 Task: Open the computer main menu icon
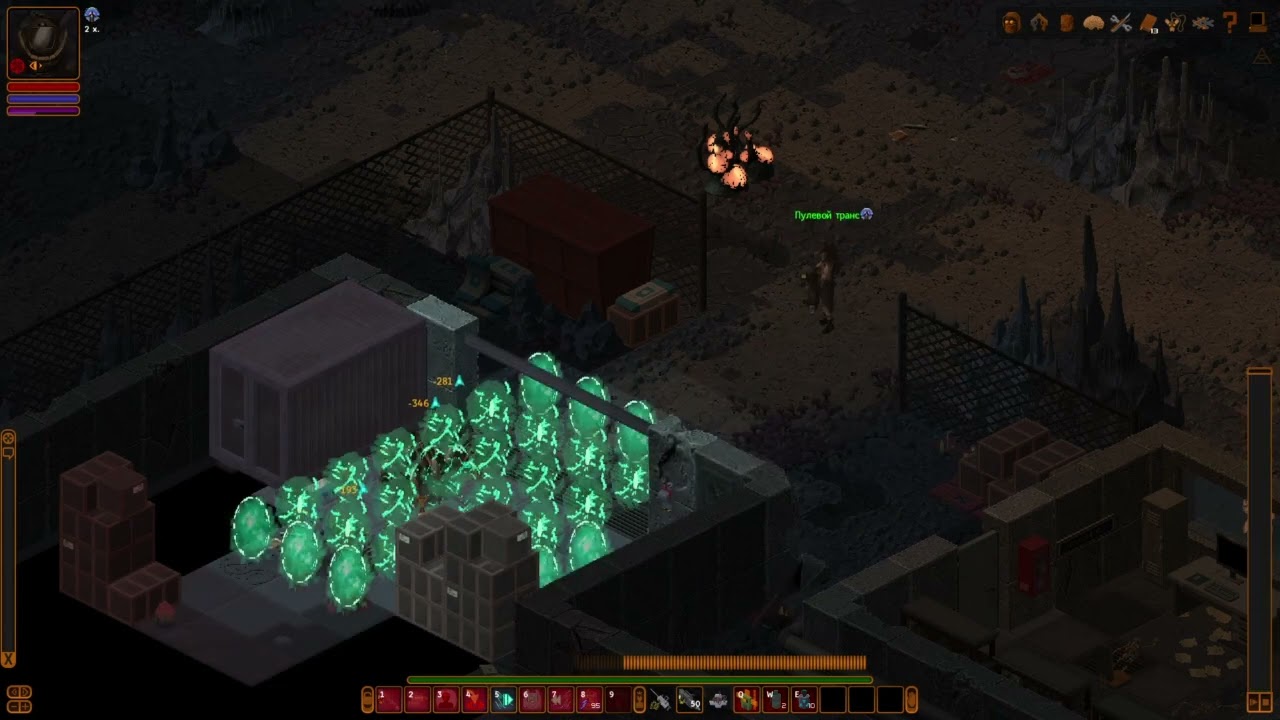[1257, 23]
